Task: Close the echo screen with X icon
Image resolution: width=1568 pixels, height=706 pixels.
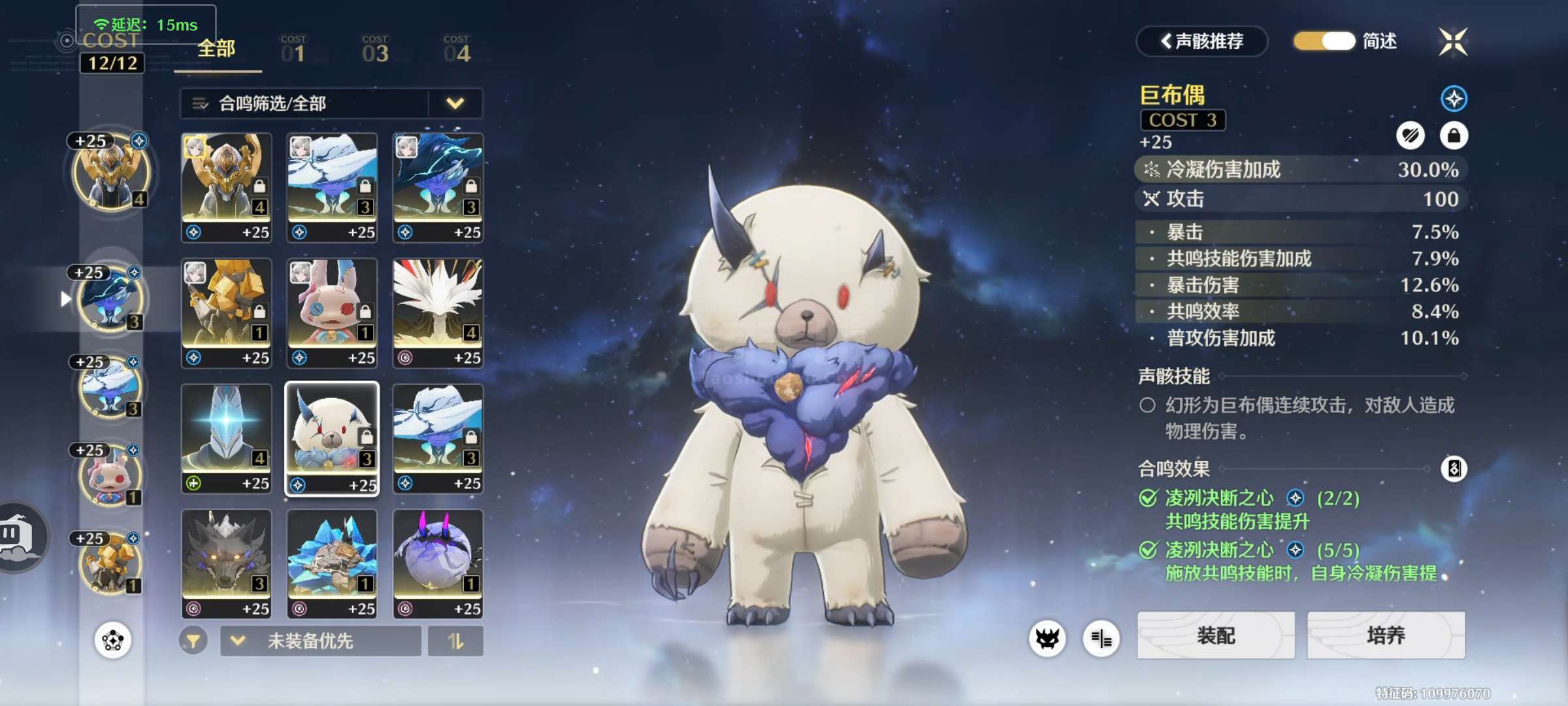Action: [x=1453, y=42]
